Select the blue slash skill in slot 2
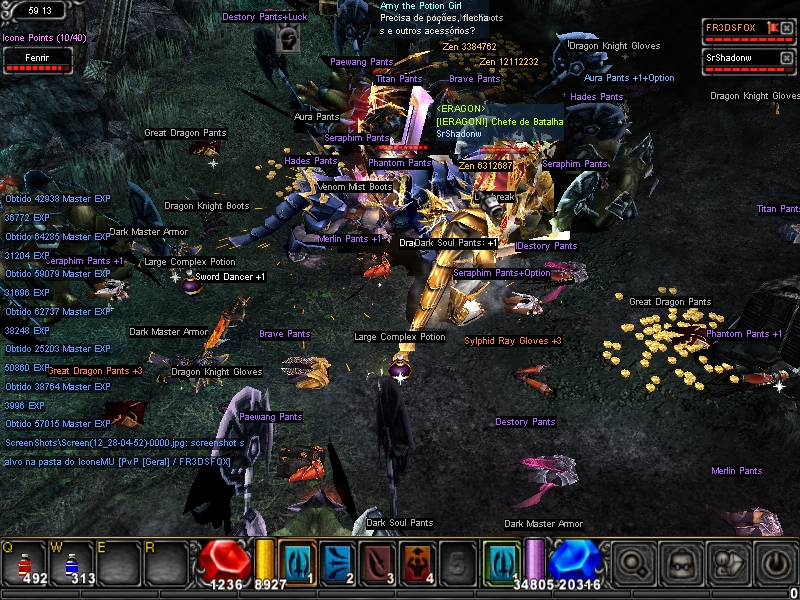Screen dimensions: 800x600 tap(337, 562)
